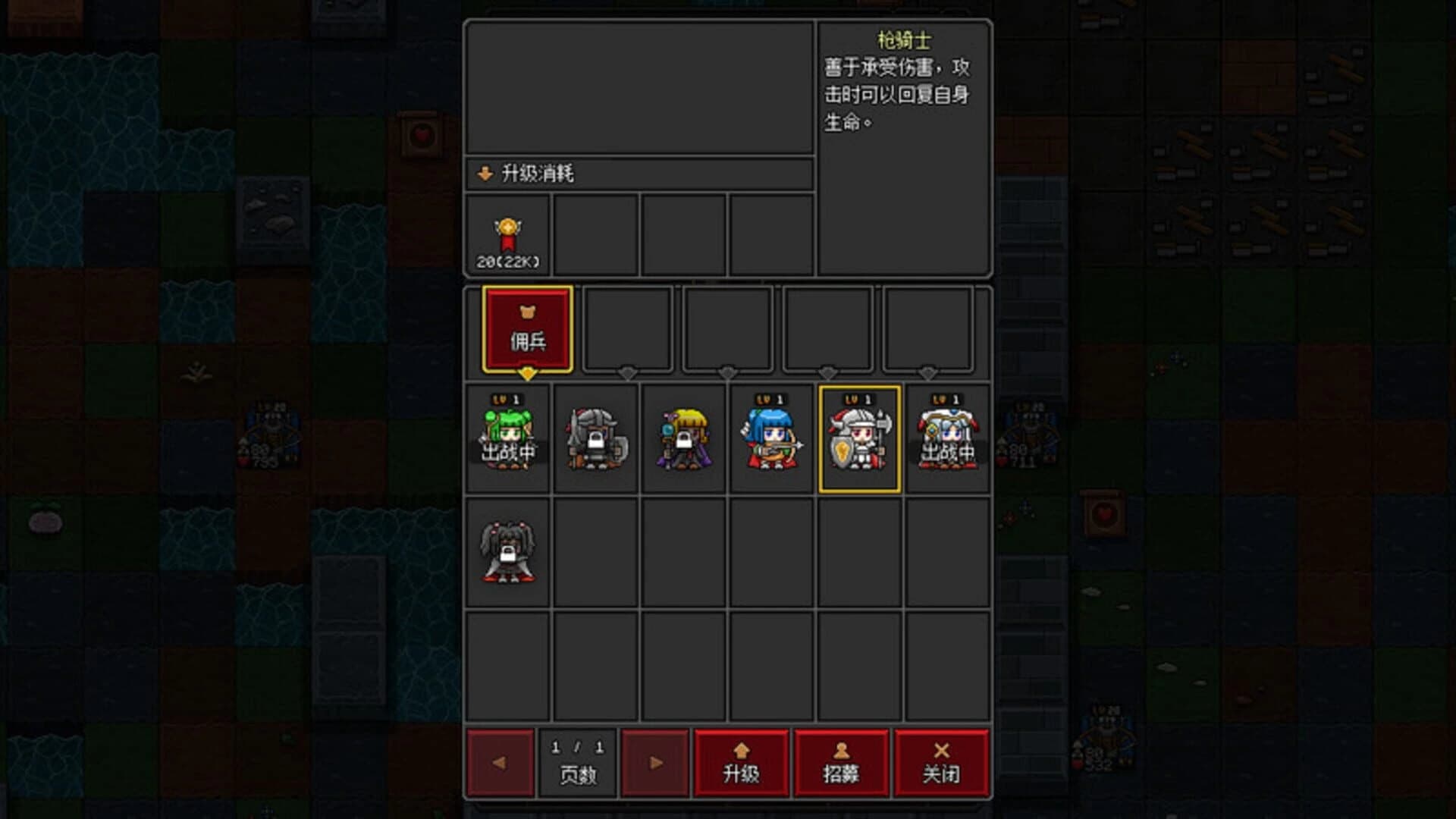This screenshot has height=819, width=1456.
Task: Select the blue-haired archer mercenary
Action: (770, 438)
